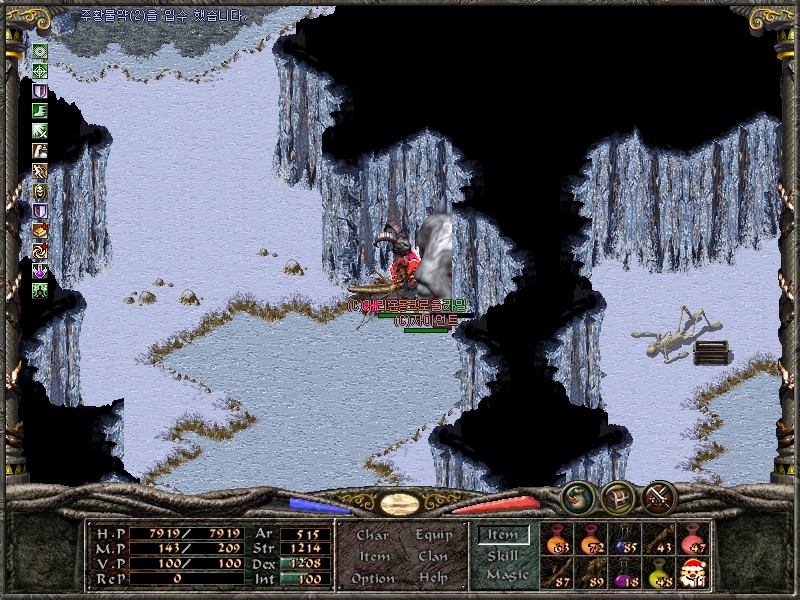Viewport: 800px width, 600px height.
Task: Use the orange potion with count 63
Action: pyautogui.click(x=557, y=540)
